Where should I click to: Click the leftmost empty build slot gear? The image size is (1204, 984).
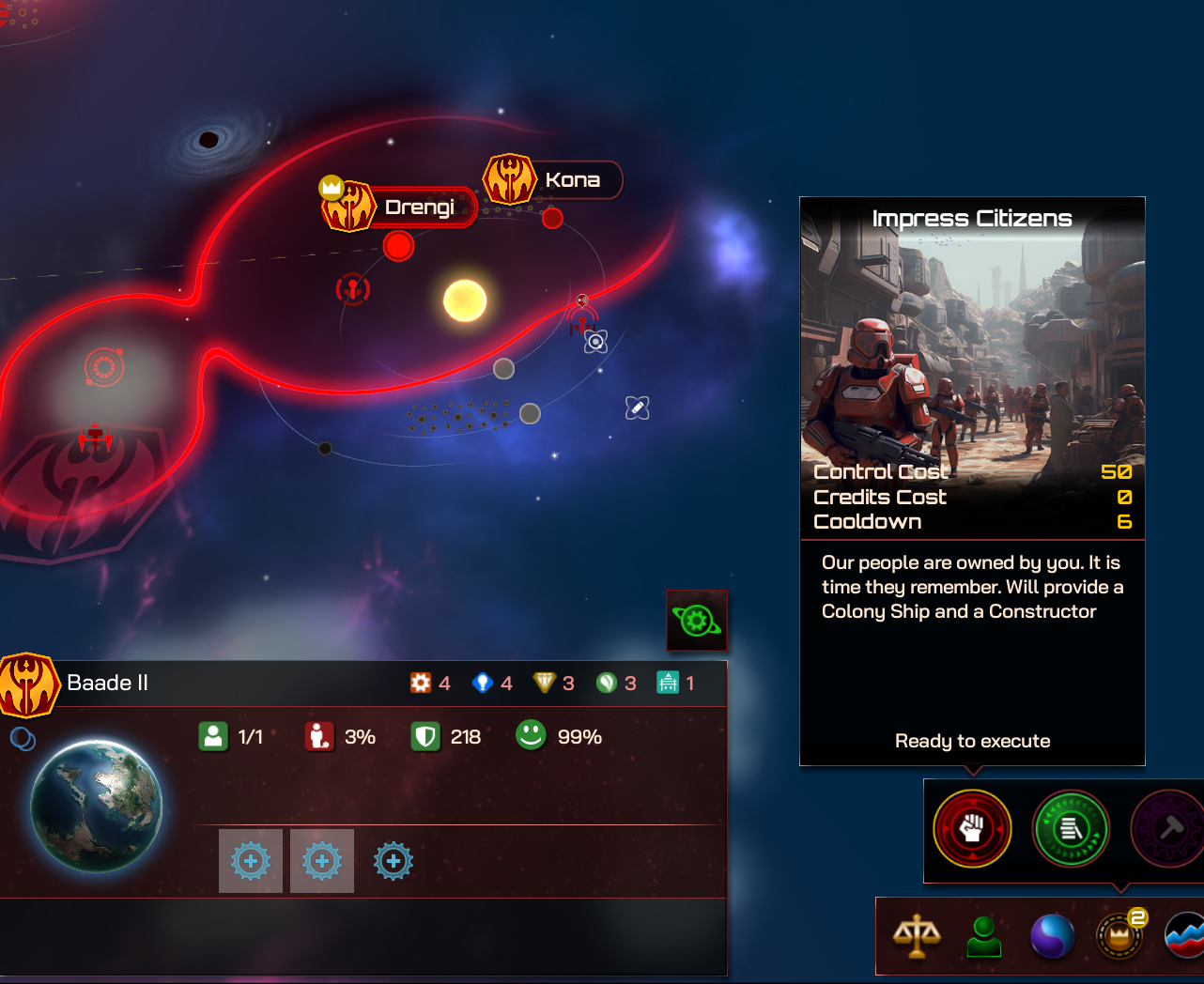(x=250, y=860)
